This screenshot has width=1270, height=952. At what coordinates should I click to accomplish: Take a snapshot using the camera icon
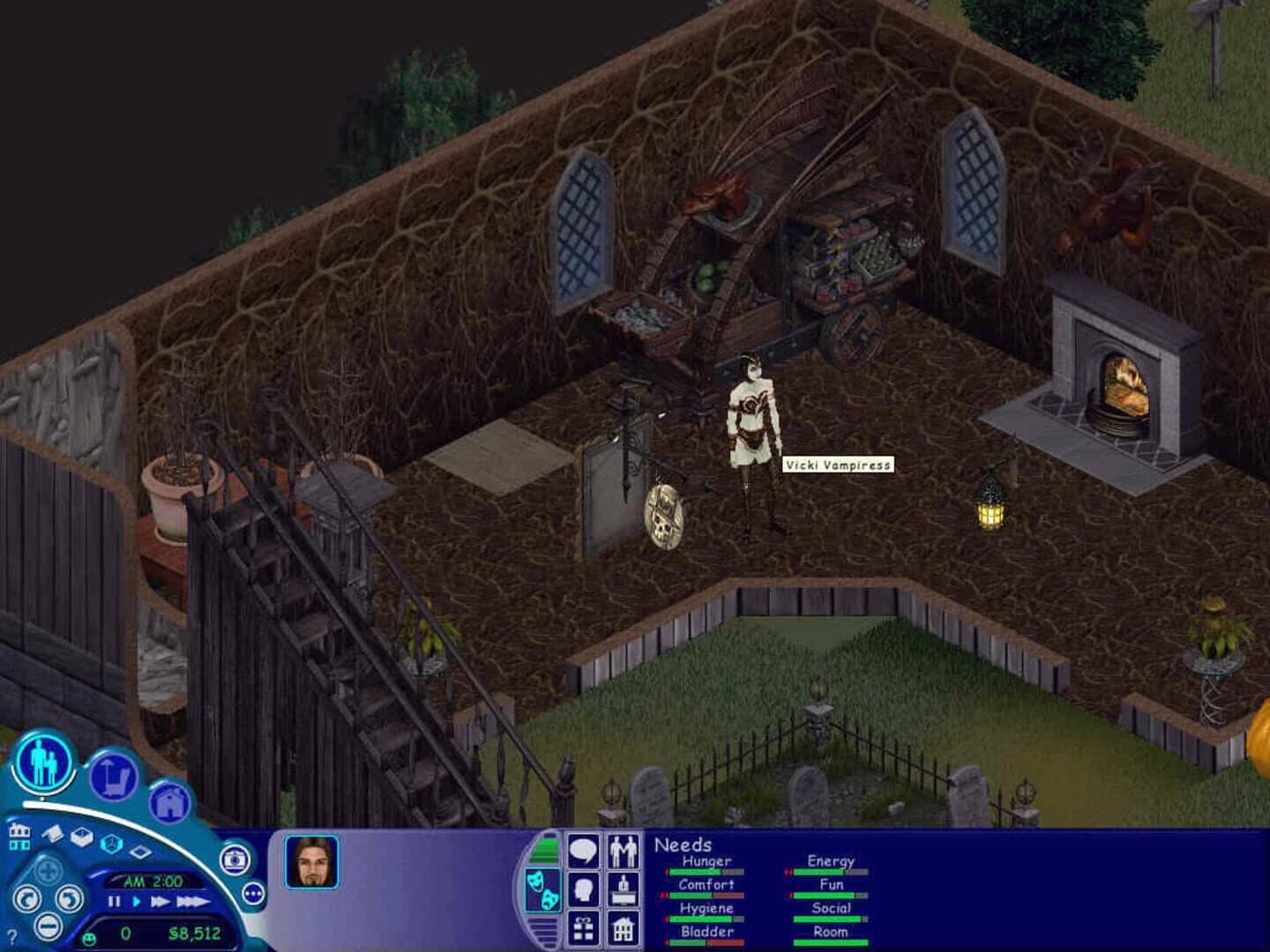(x=234, y=860)
